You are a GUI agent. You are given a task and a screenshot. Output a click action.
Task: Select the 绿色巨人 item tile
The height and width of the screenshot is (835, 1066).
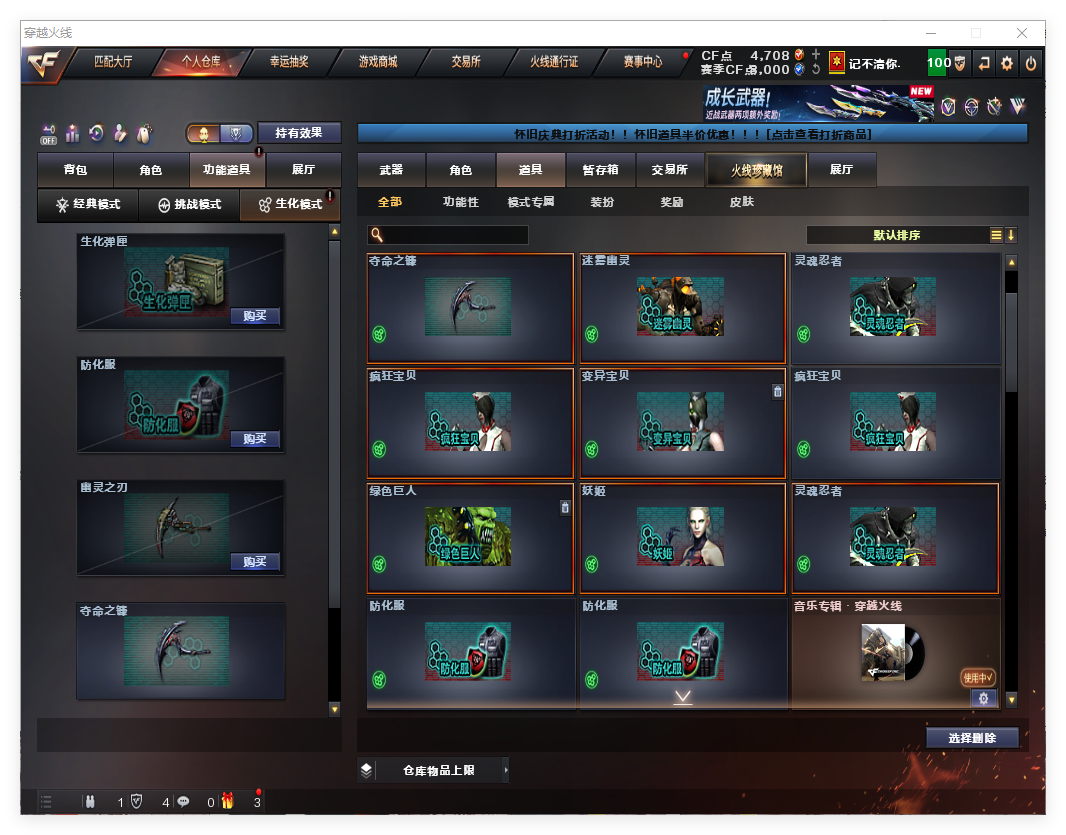(x=470, y=538)
